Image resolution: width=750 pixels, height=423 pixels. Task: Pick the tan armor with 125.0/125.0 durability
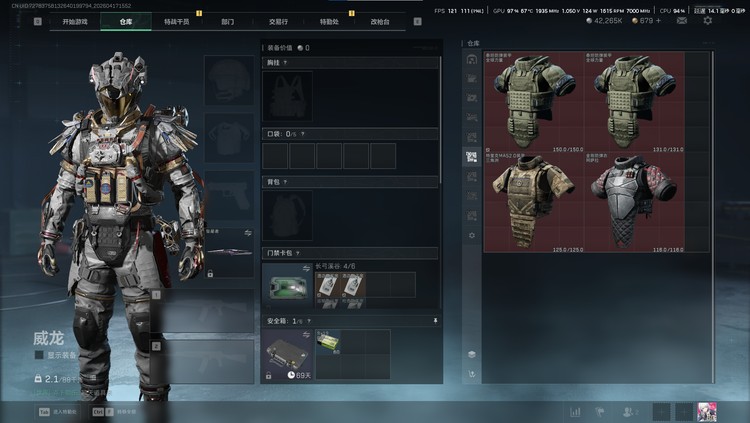click(x=532, y=202)
